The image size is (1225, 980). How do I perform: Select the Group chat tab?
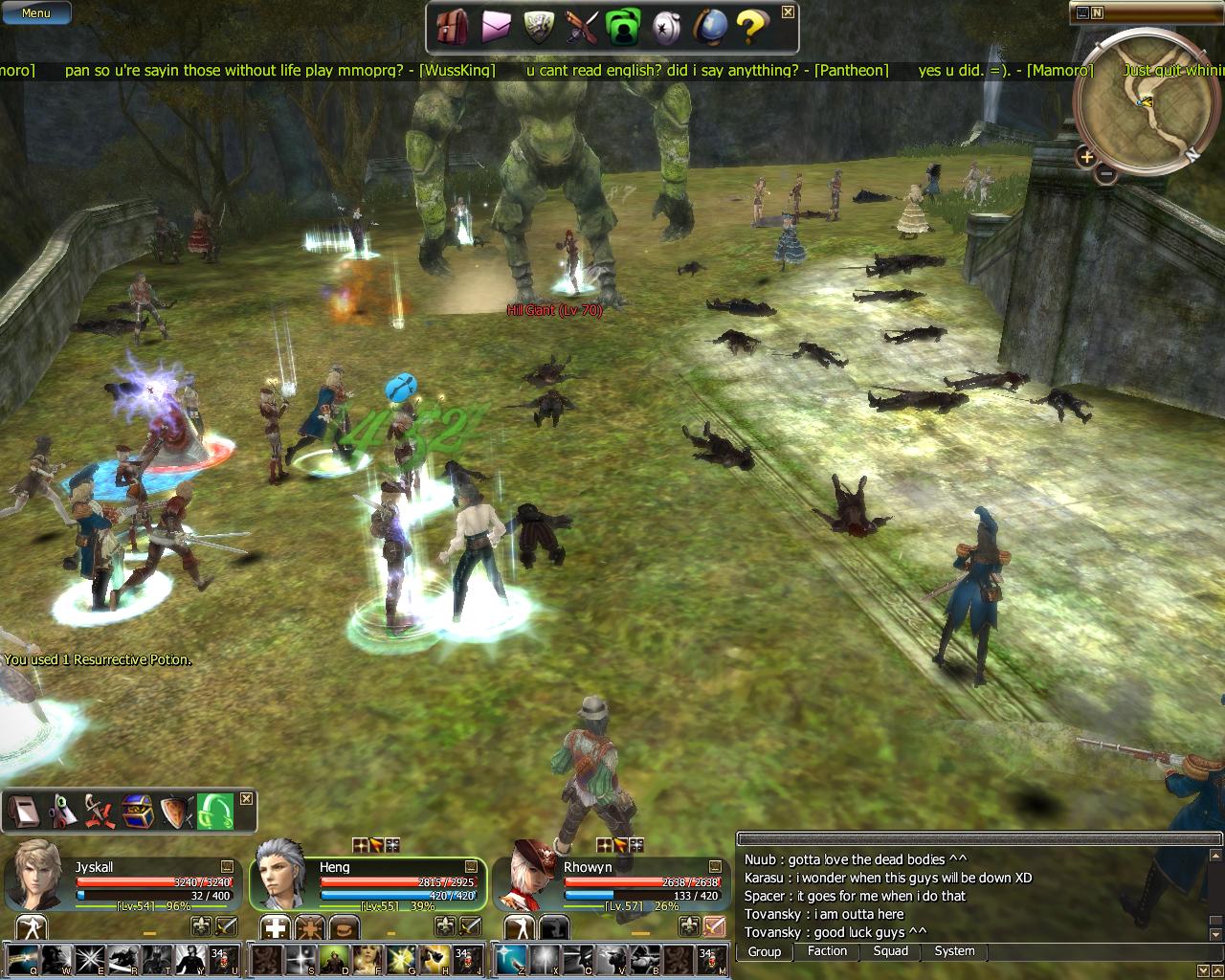pos(764,951)
